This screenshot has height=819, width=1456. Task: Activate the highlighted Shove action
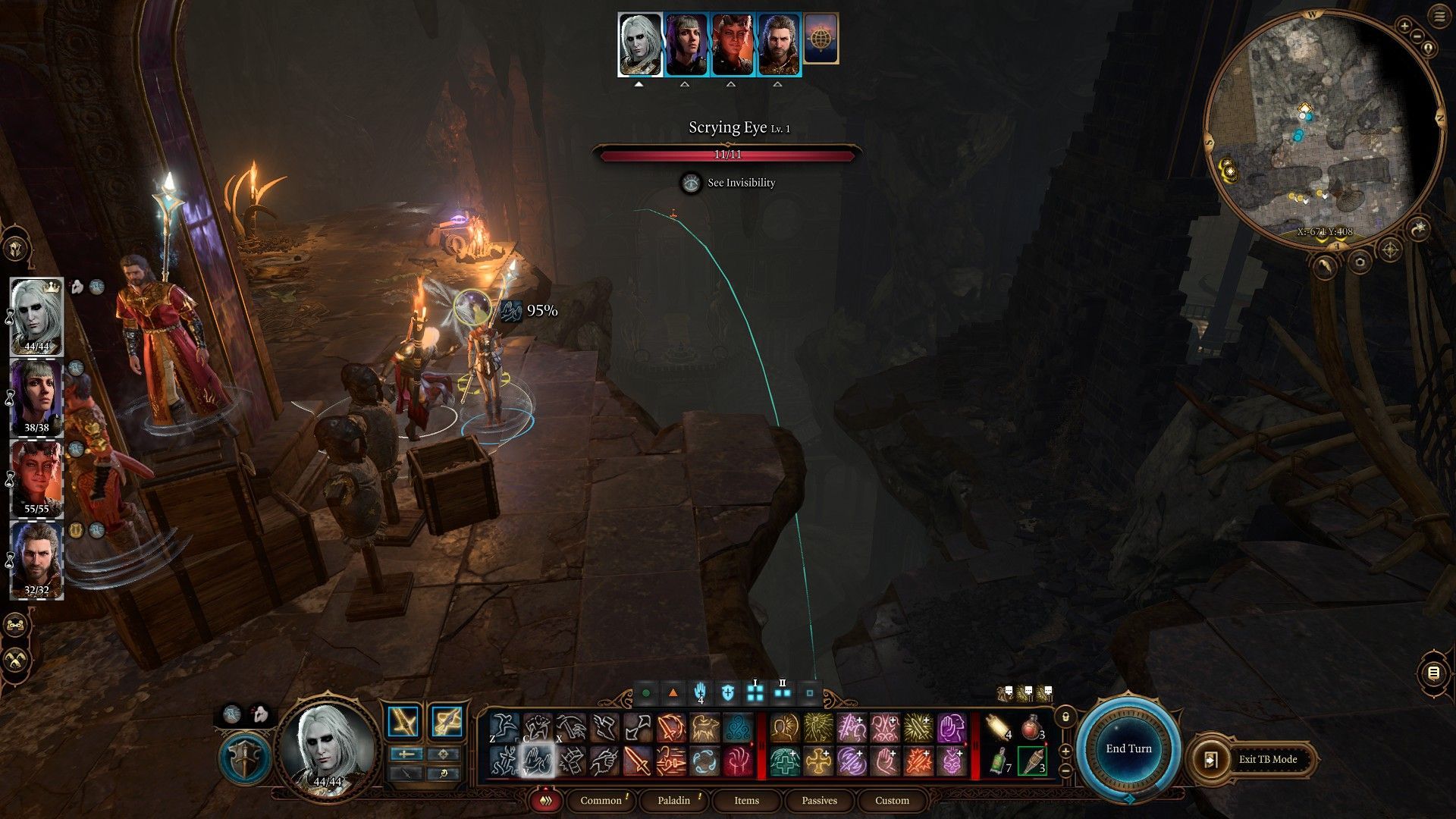pos(538,761)
